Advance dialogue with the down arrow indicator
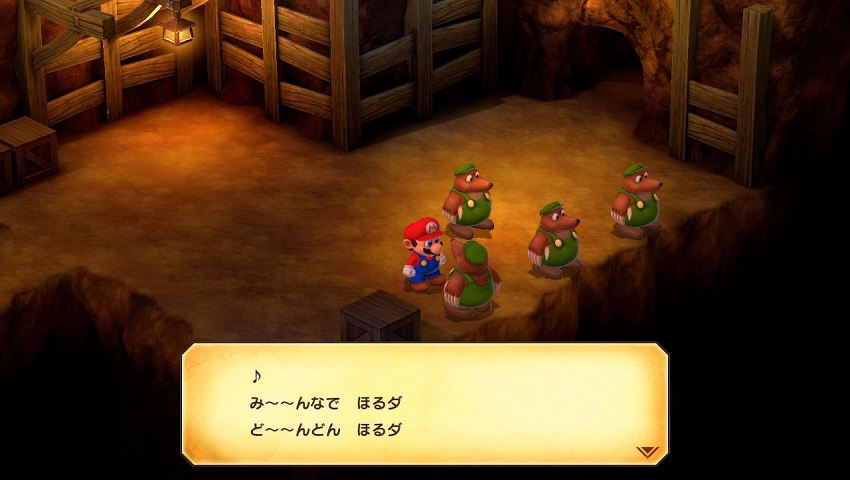 click(x=647, y=452)
